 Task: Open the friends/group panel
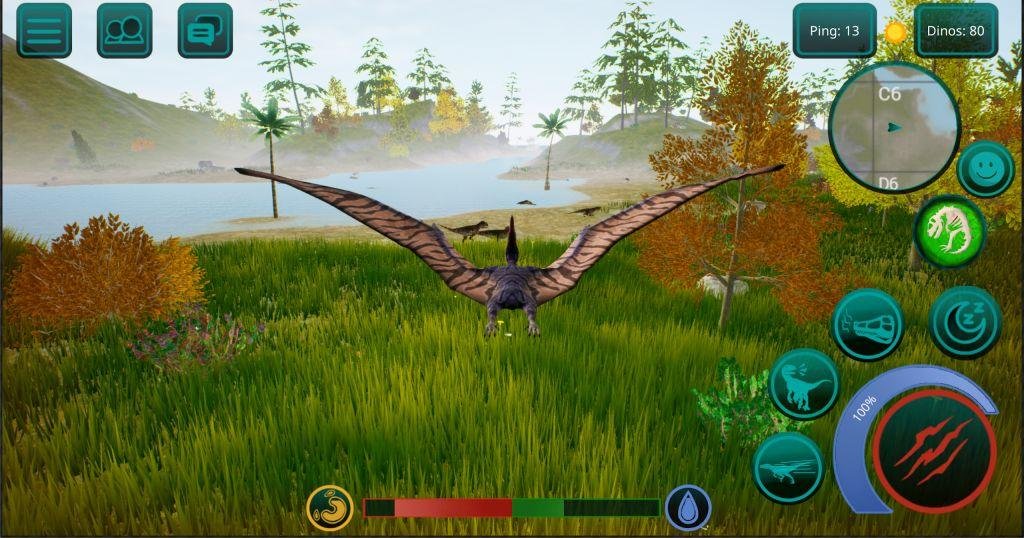[x=125, y=31]
